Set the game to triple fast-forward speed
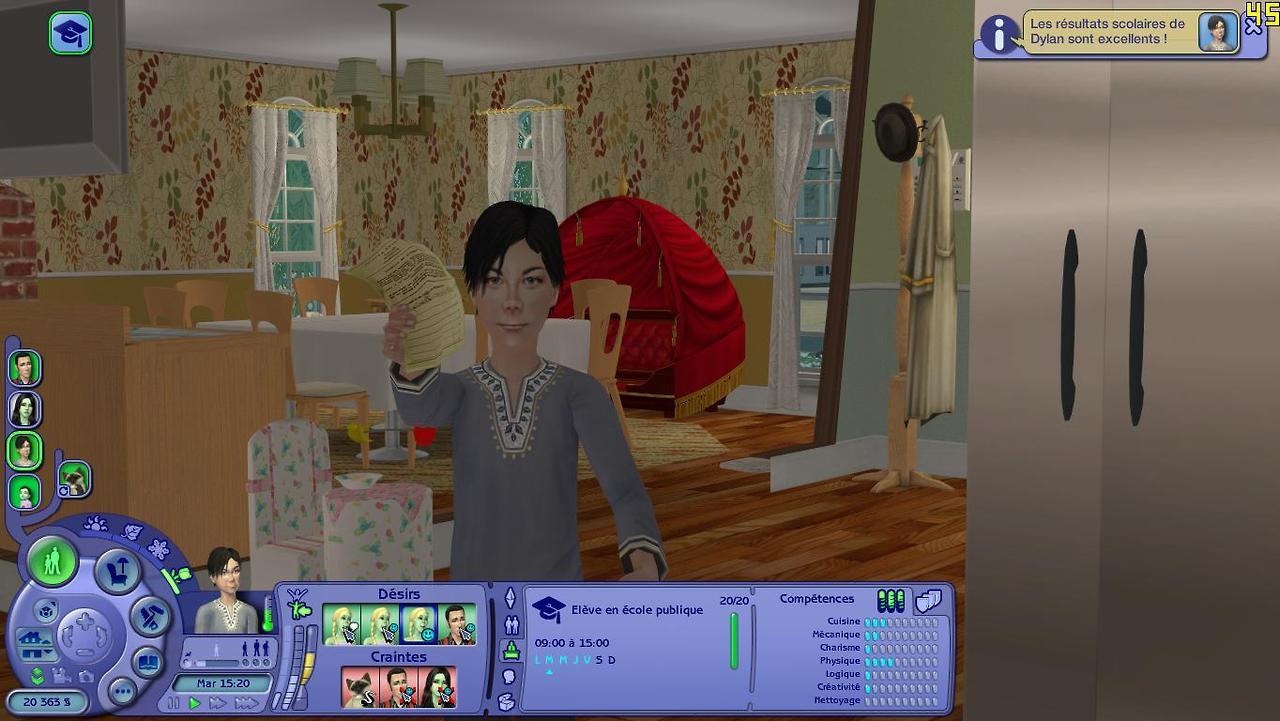 click(x=246, y=703)
